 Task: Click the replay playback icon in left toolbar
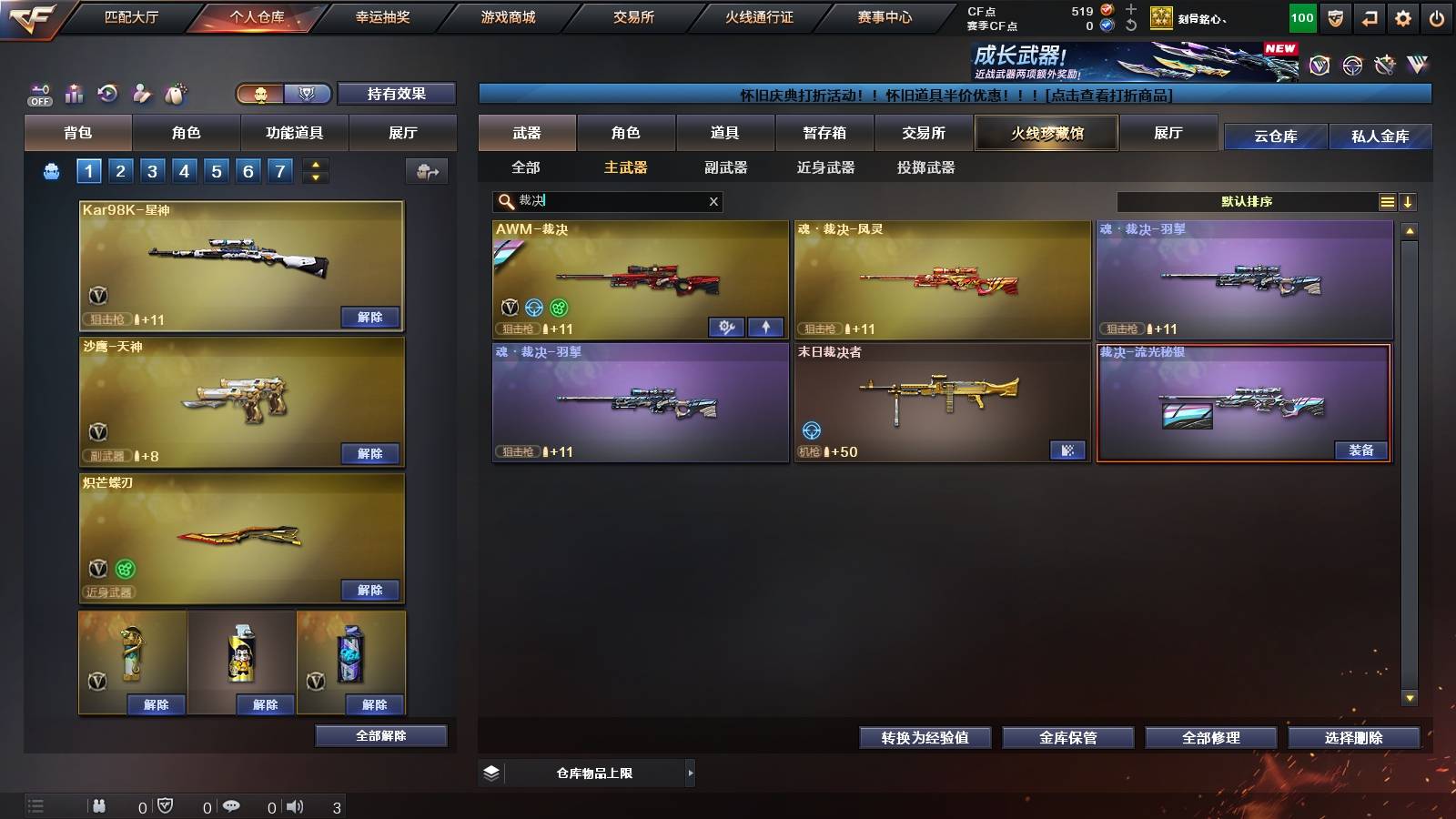109,93
